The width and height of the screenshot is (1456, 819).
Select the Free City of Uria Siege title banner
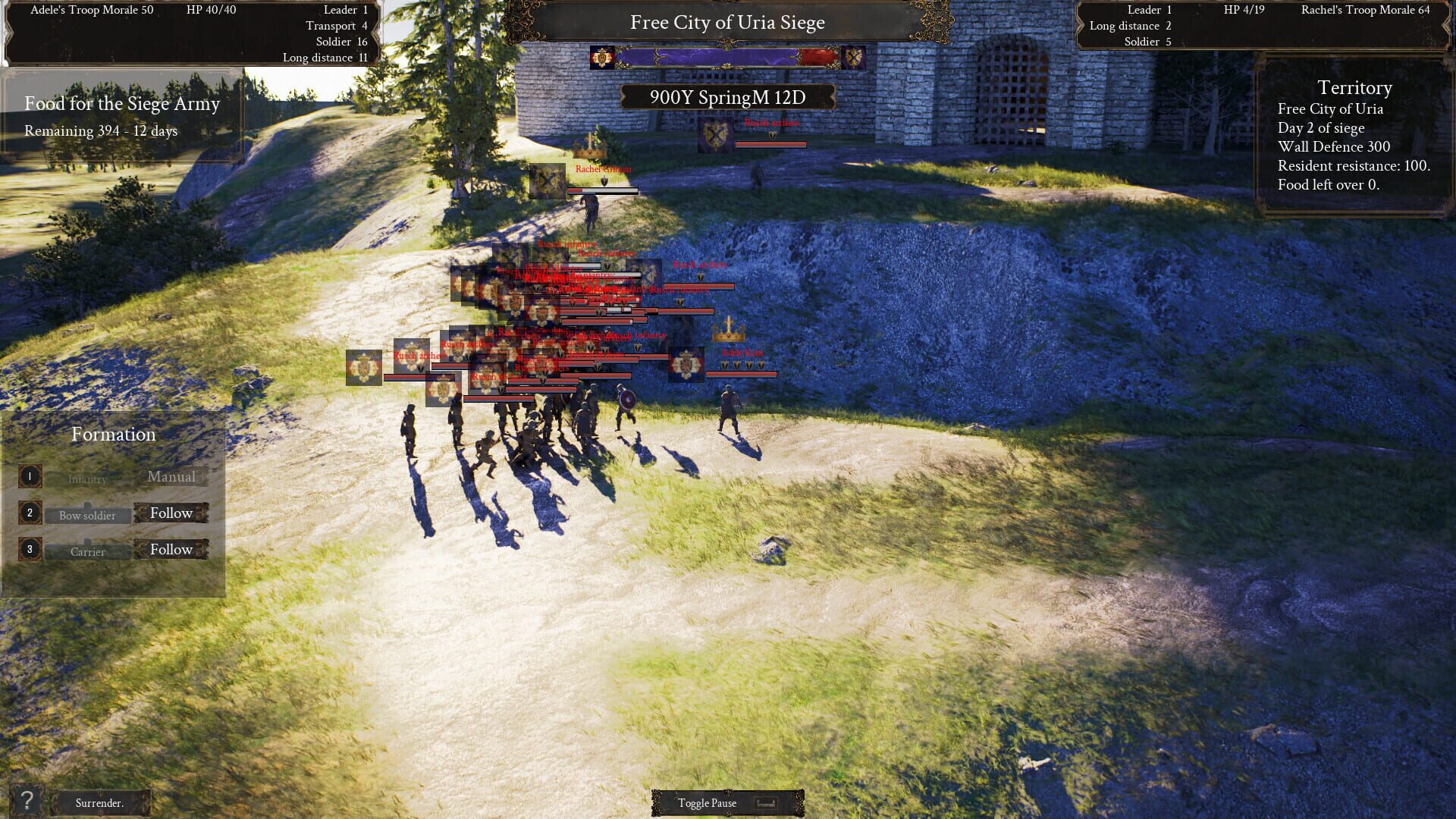[x=726, y=23]
